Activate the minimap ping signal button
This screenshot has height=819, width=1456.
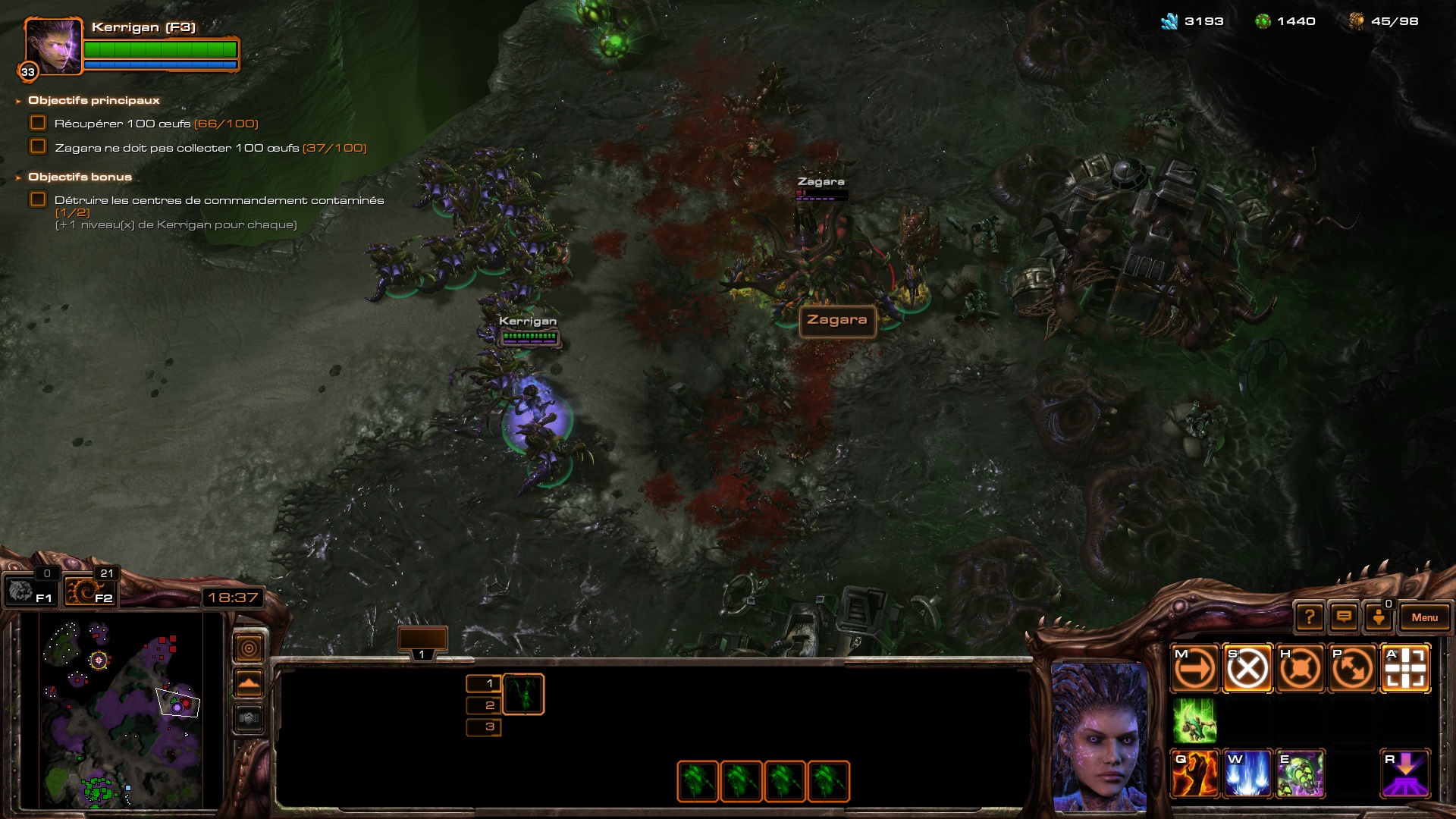click(249, 648)
